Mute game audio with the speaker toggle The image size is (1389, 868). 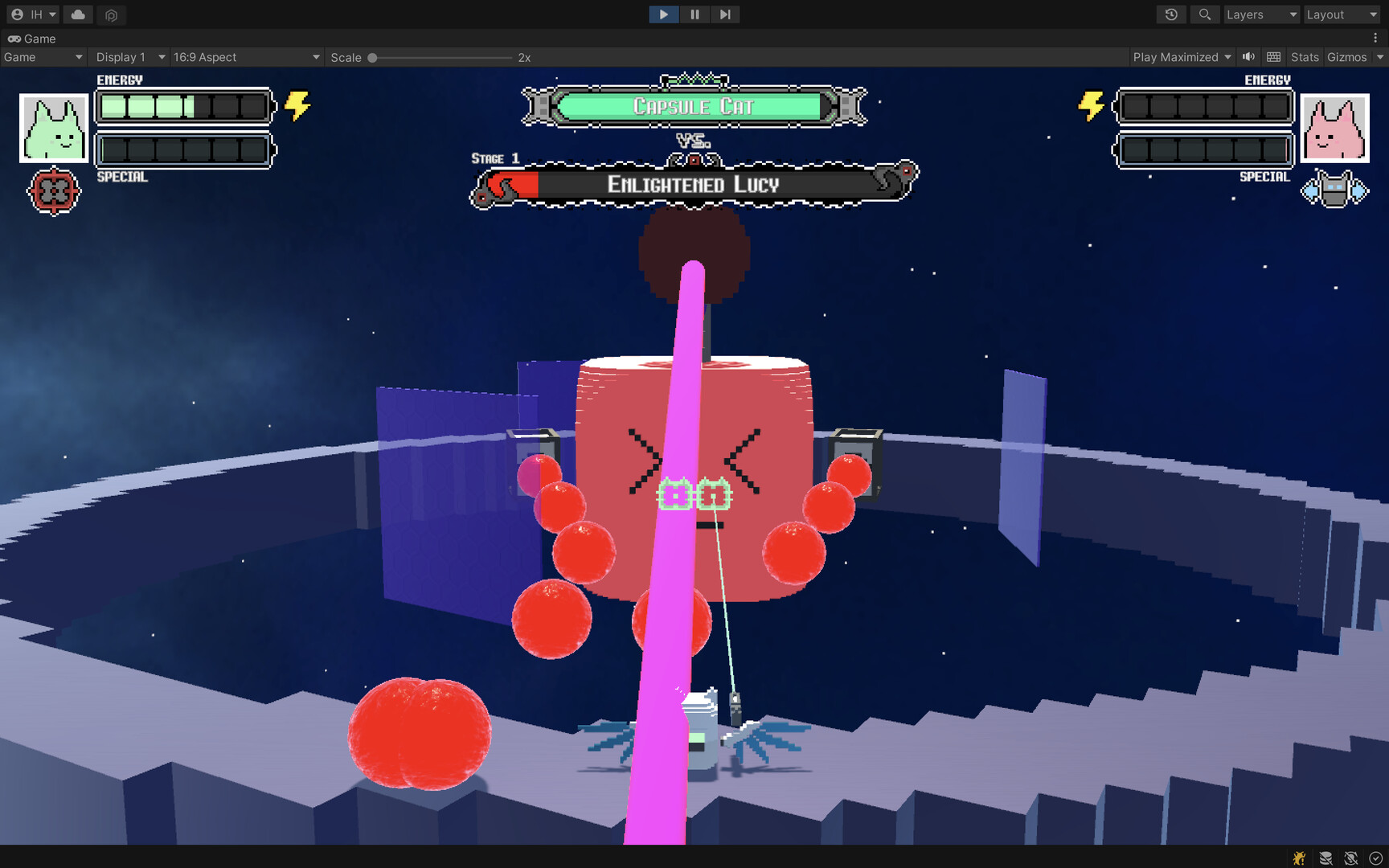pos(1248,56)
